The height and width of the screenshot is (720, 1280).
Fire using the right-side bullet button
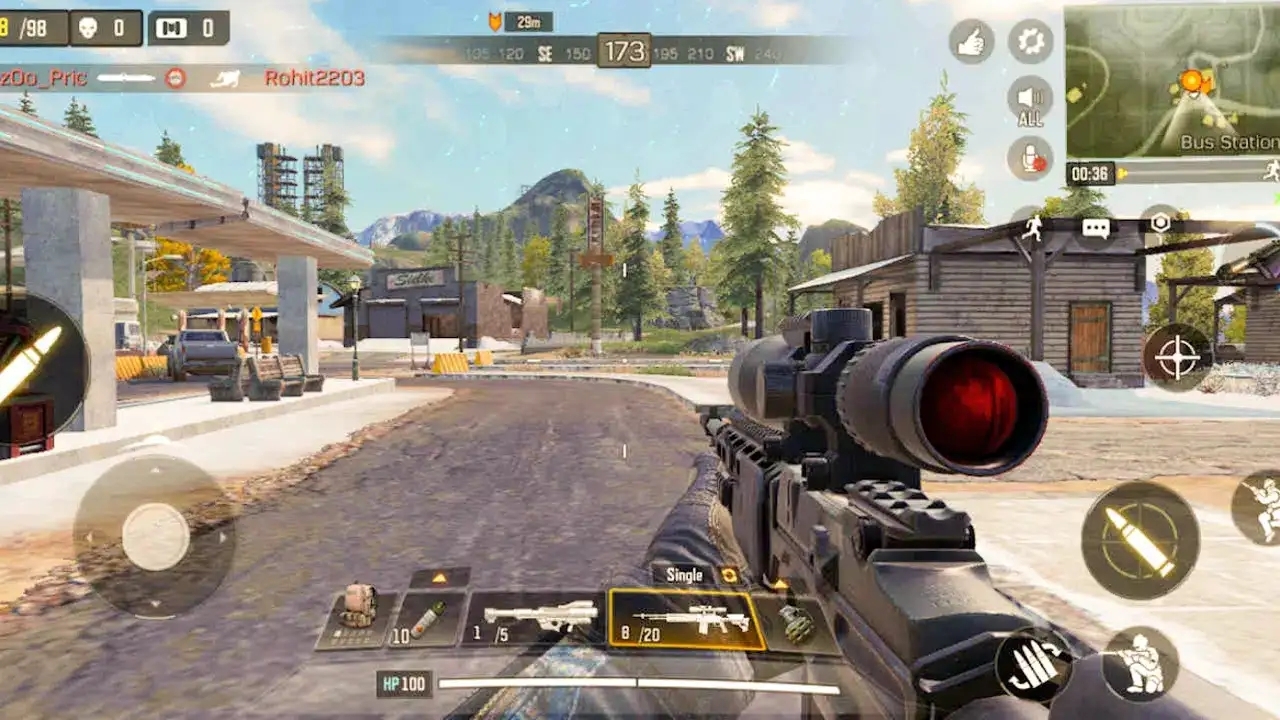(1140, 540)
